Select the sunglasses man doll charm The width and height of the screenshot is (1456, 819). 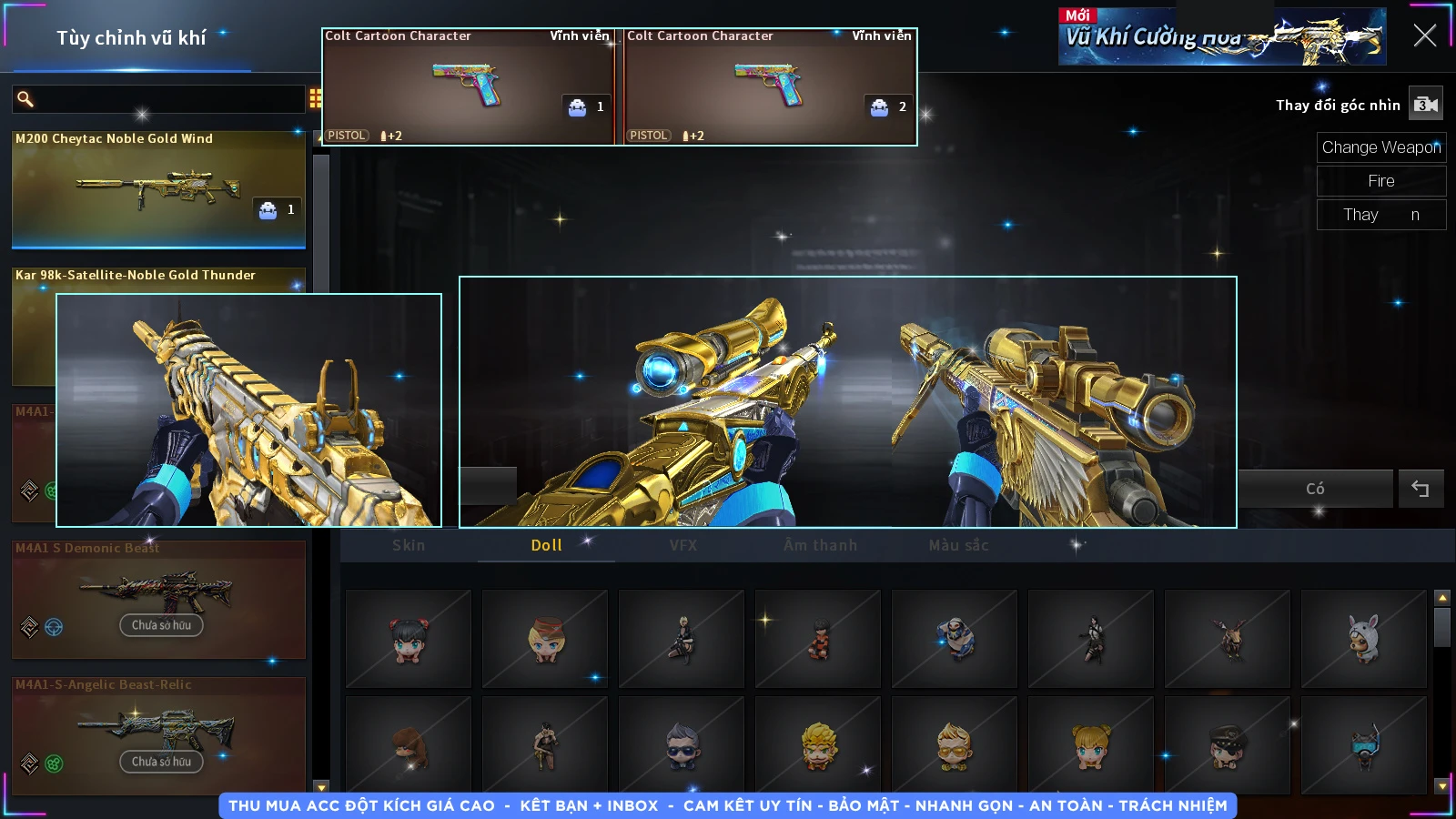point(682,745)
